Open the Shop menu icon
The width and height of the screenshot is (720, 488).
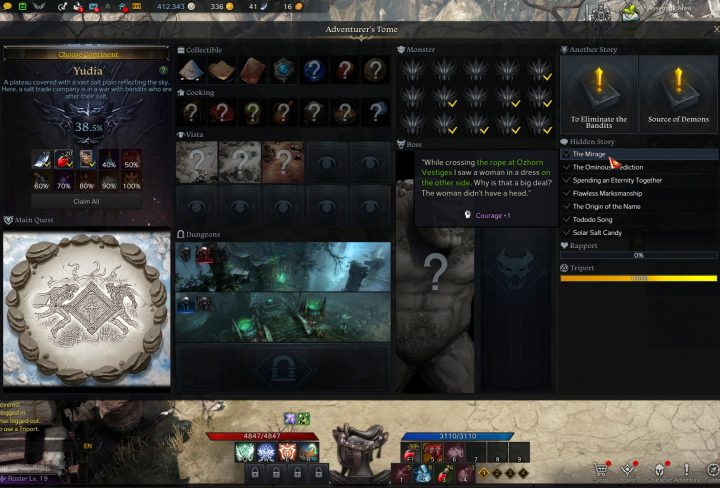tap(601, 468)
